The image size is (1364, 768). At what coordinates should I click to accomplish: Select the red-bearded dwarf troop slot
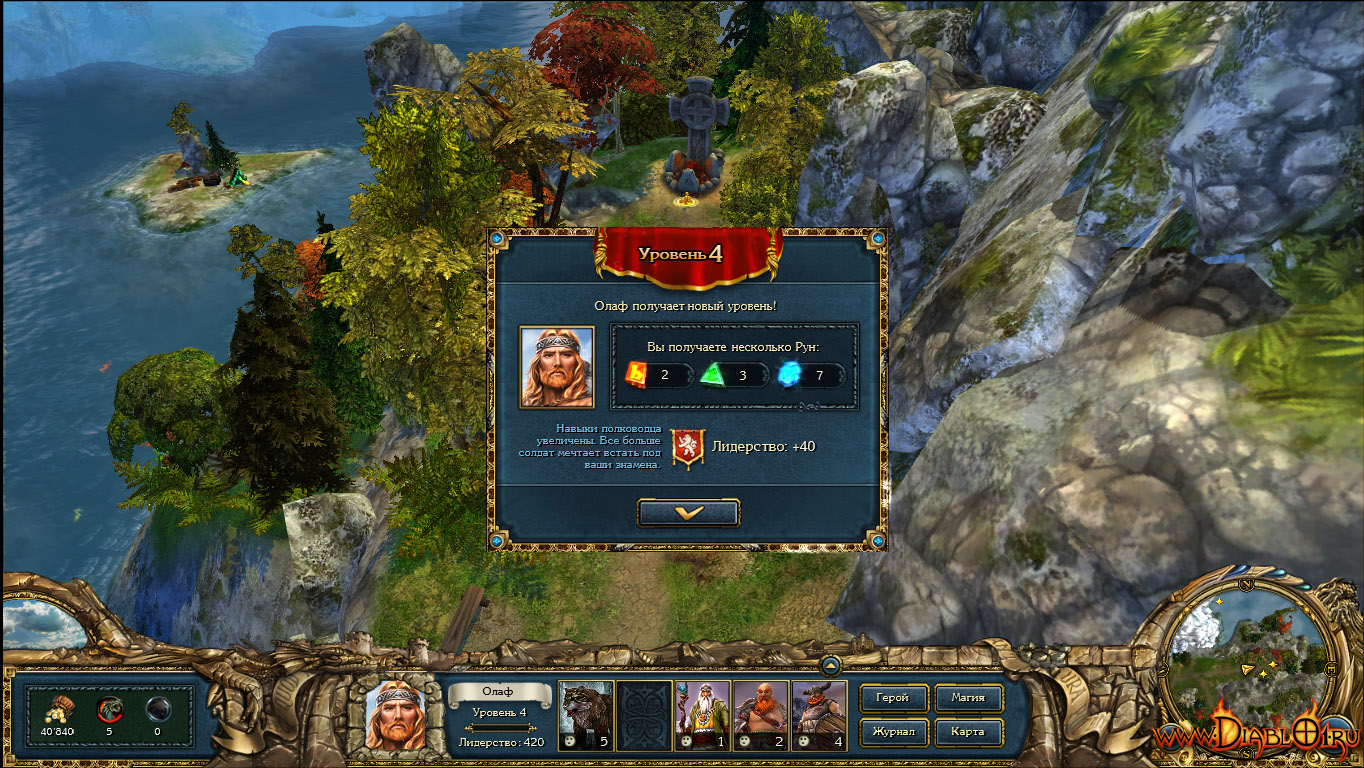[x=760, y=715]
